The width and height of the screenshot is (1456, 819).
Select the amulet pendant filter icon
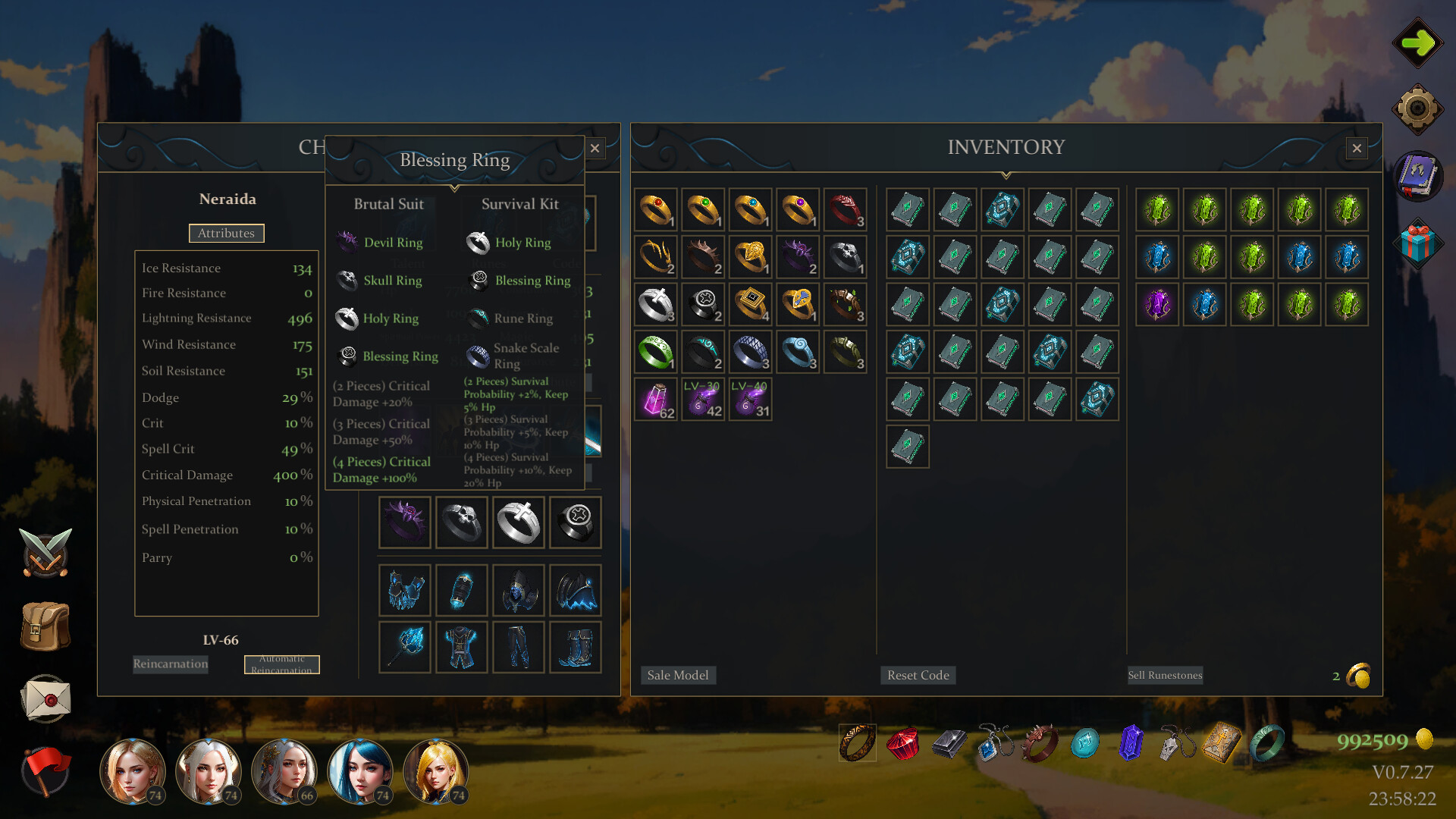coord(996,745)
